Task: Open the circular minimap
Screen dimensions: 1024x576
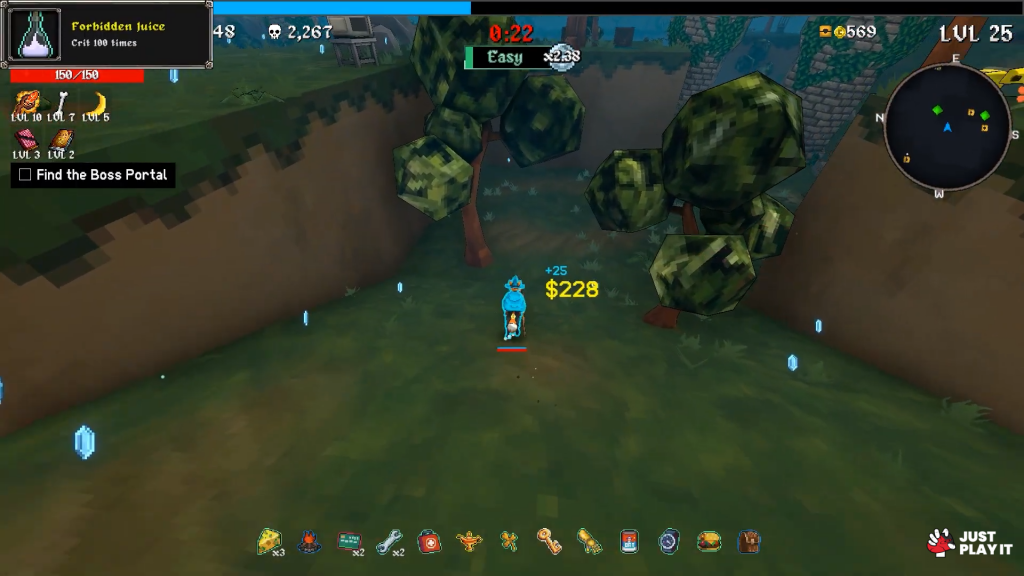Action: pos(947,126)
